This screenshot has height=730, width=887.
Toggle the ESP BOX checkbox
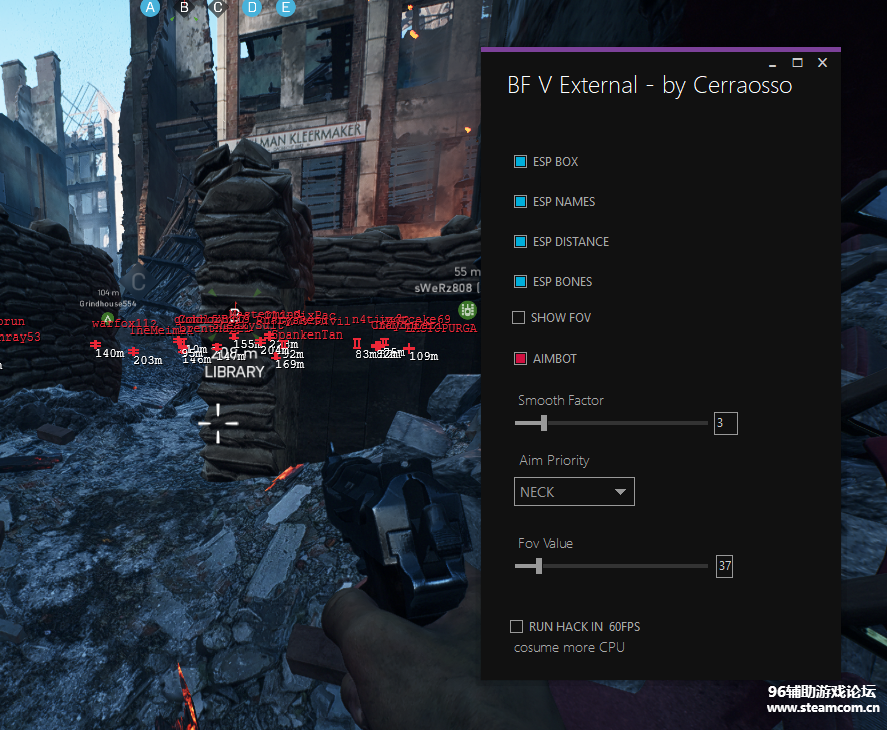[520, 162]
